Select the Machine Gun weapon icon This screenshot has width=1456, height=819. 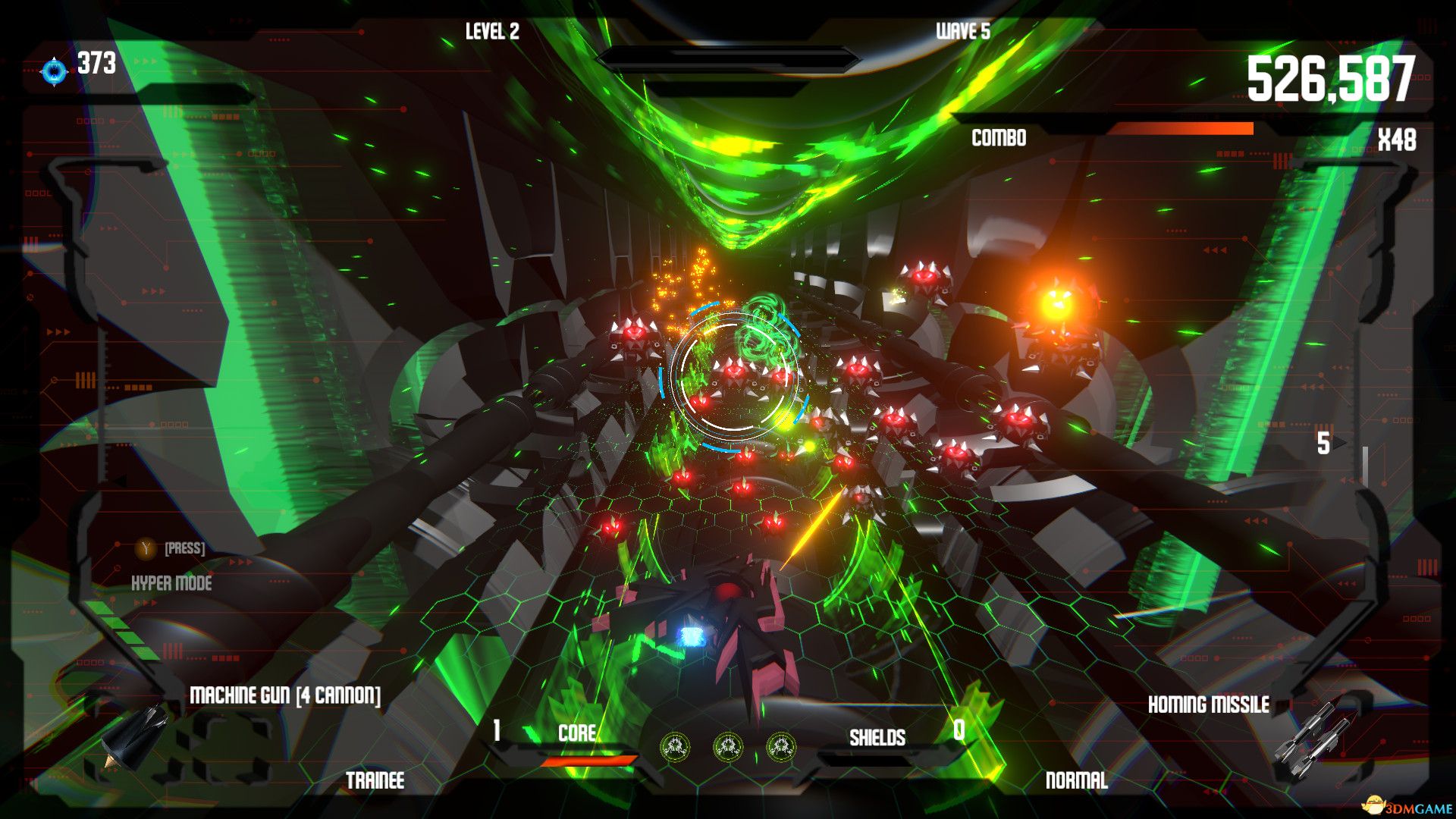coord(136,733)
